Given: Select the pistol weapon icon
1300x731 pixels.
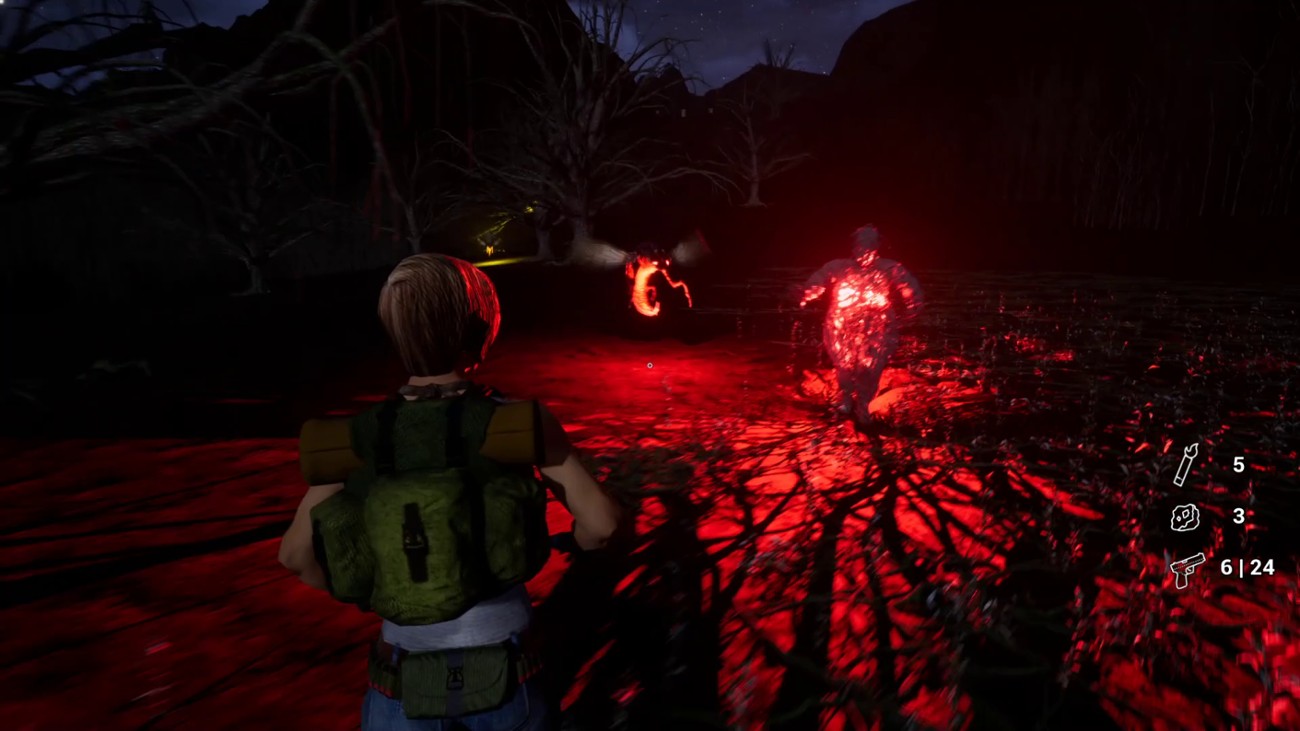Looking at the screenshot, I should [1187, 569].
